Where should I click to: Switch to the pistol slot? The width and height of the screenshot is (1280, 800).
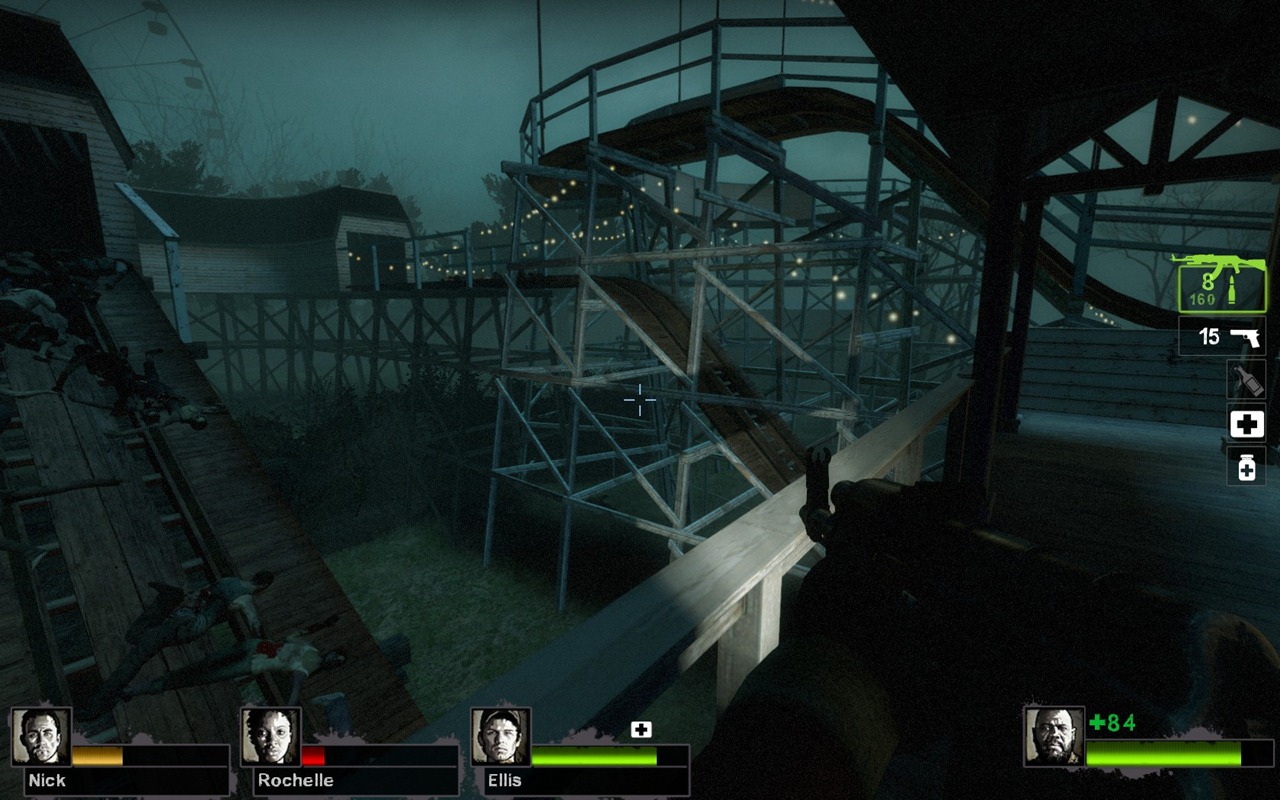coord(1222,336)
